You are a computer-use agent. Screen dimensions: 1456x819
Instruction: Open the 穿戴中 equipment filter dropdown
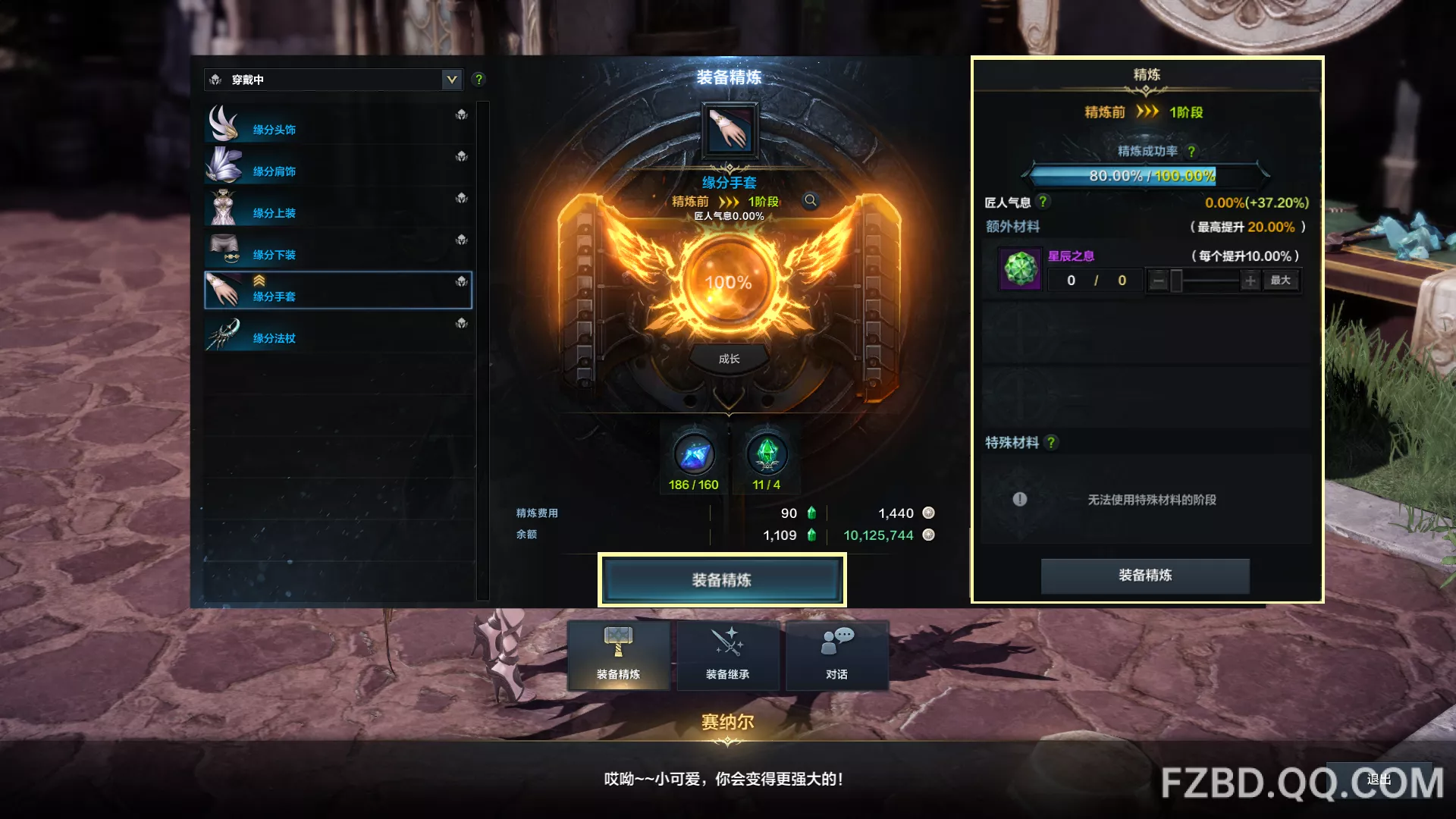452,80
